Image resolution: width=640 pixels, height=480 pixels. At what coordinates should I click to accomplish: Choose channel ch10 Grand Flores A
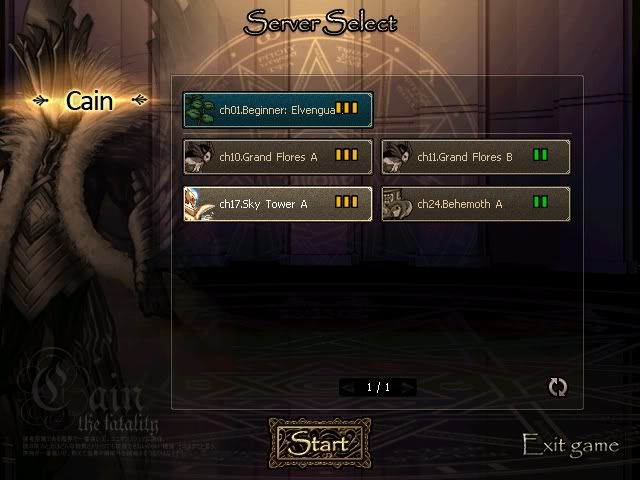277,157
